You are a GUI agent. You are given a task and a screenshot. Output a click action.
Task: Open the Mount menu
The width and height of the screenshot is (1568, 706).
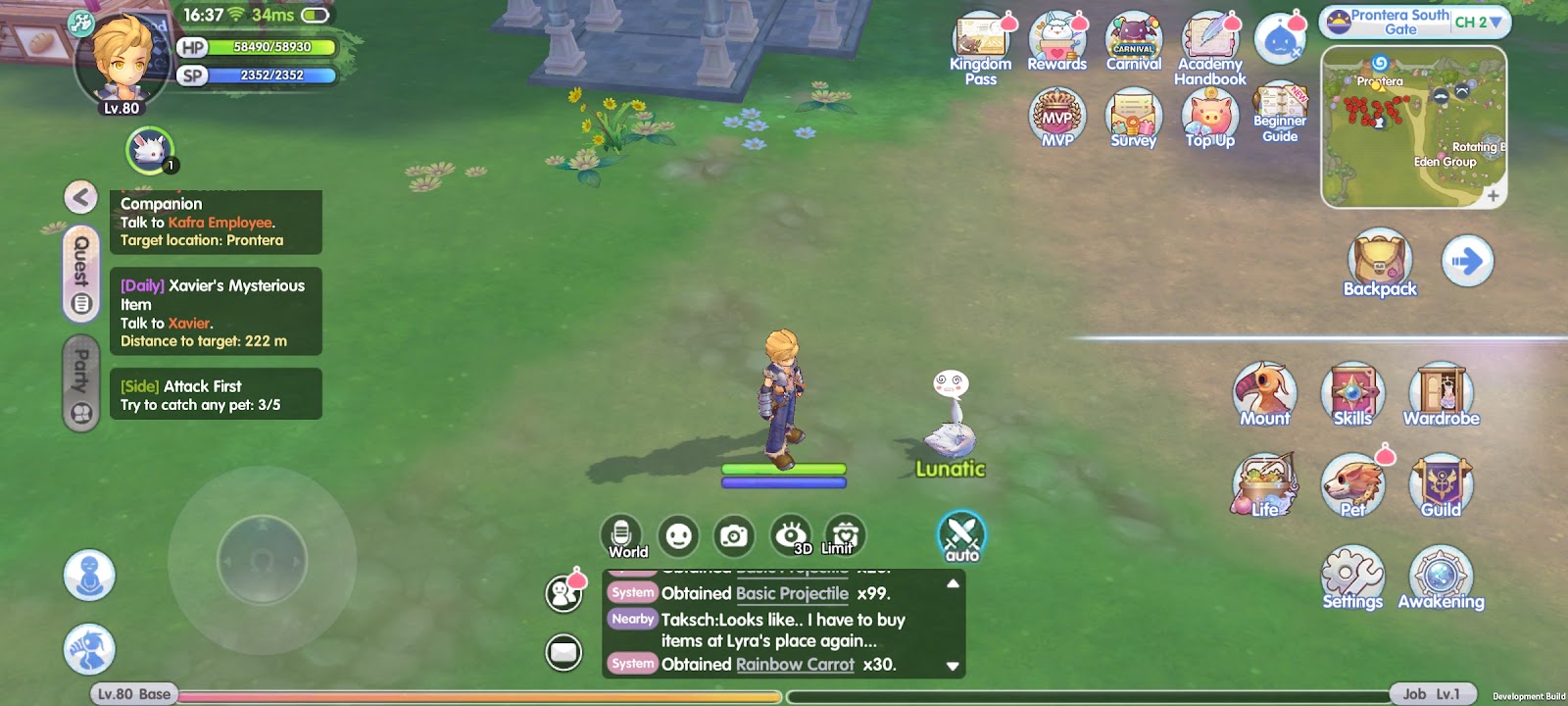(1265, 394)
